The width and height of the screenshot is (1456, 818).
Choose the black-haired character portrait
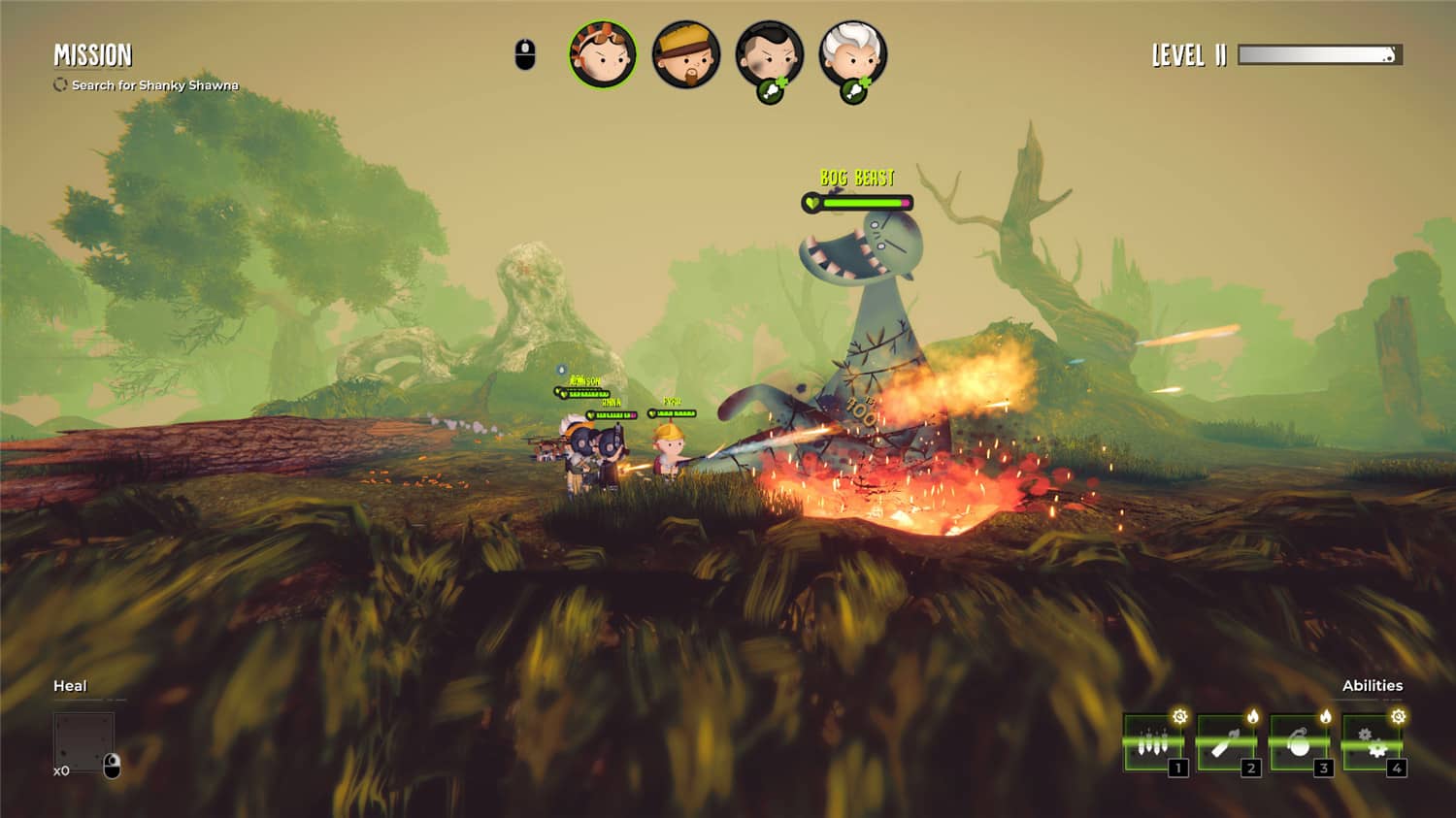pos(769,55)
